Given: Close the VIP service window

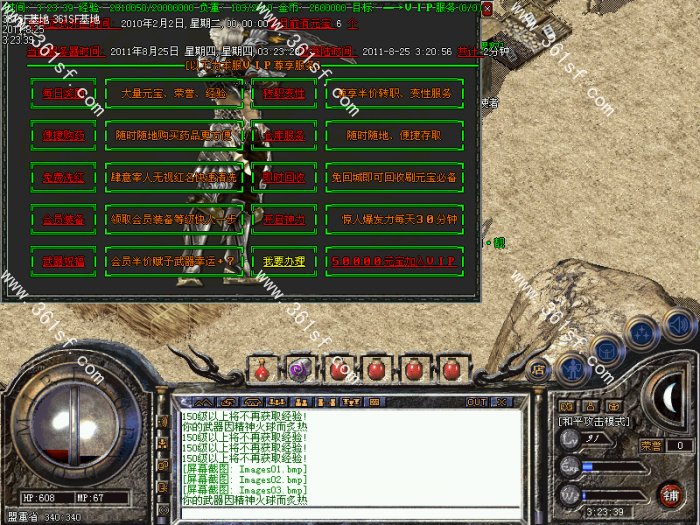Looking at the screenshot, I should pos(487,9).
